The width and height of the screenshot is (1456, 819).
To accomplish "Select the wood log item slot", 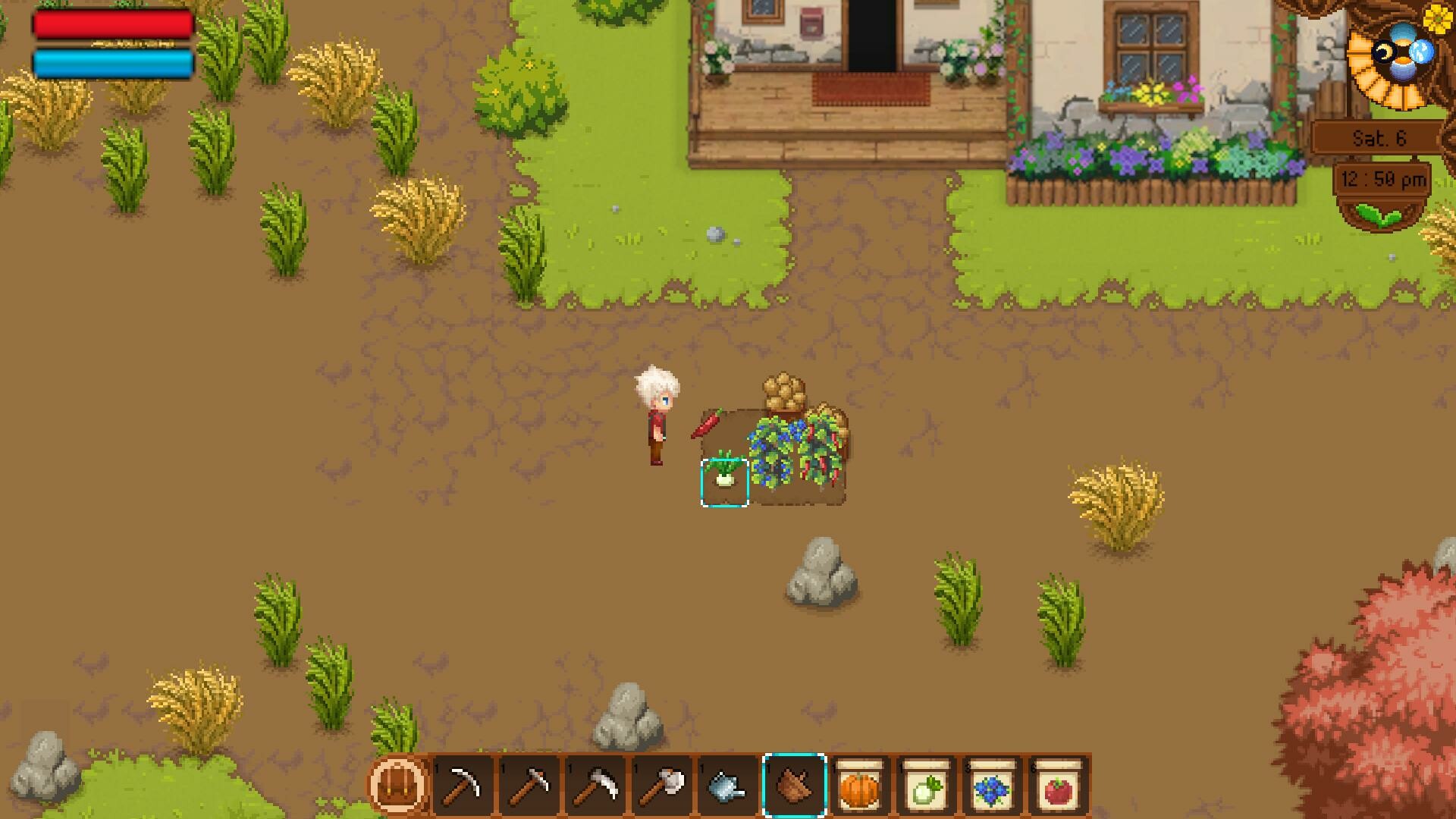I will (x=793, y=785).
